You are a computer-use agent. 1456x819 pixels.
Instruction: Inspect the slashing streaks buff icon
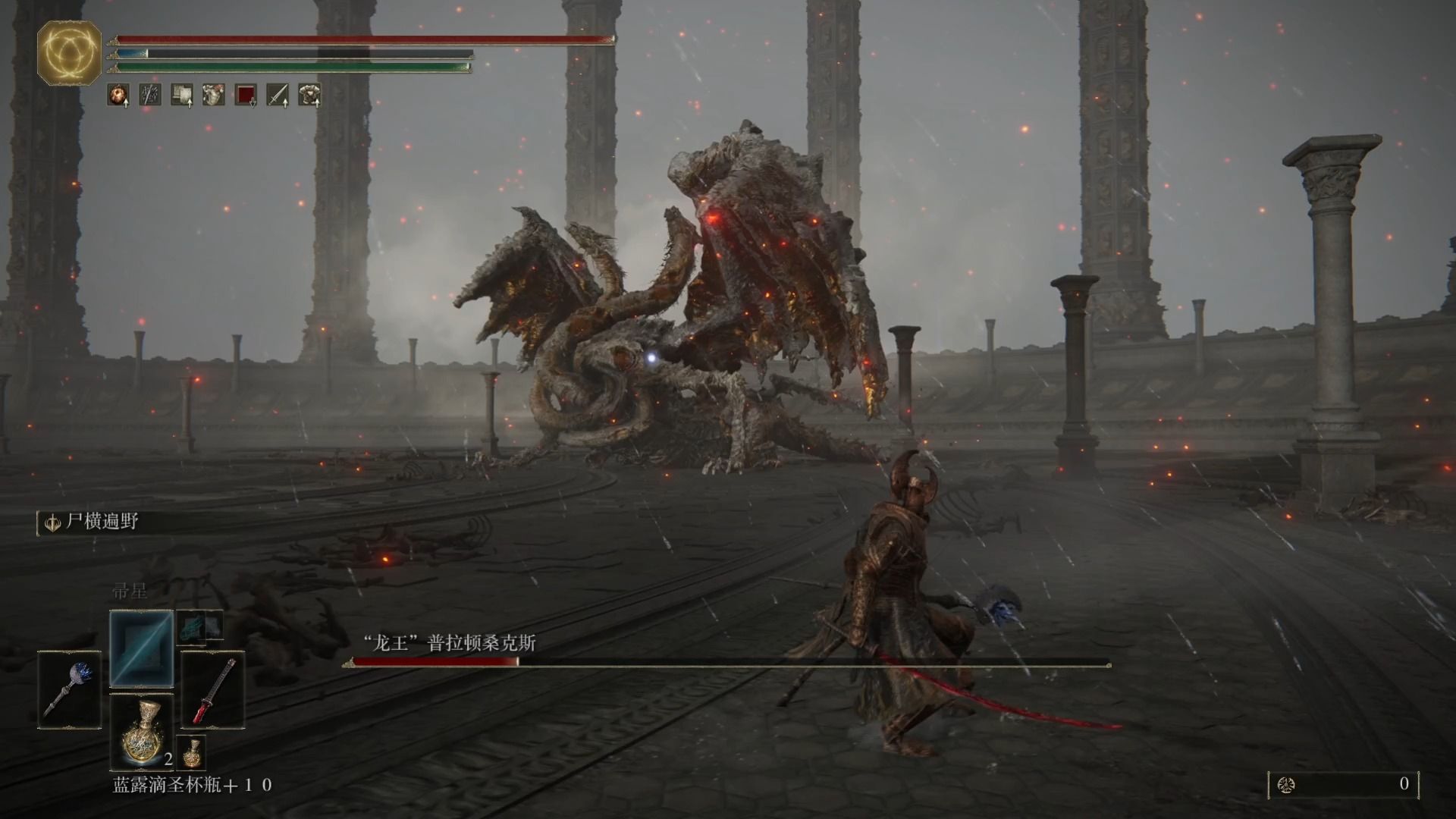(x=149, y=95)
